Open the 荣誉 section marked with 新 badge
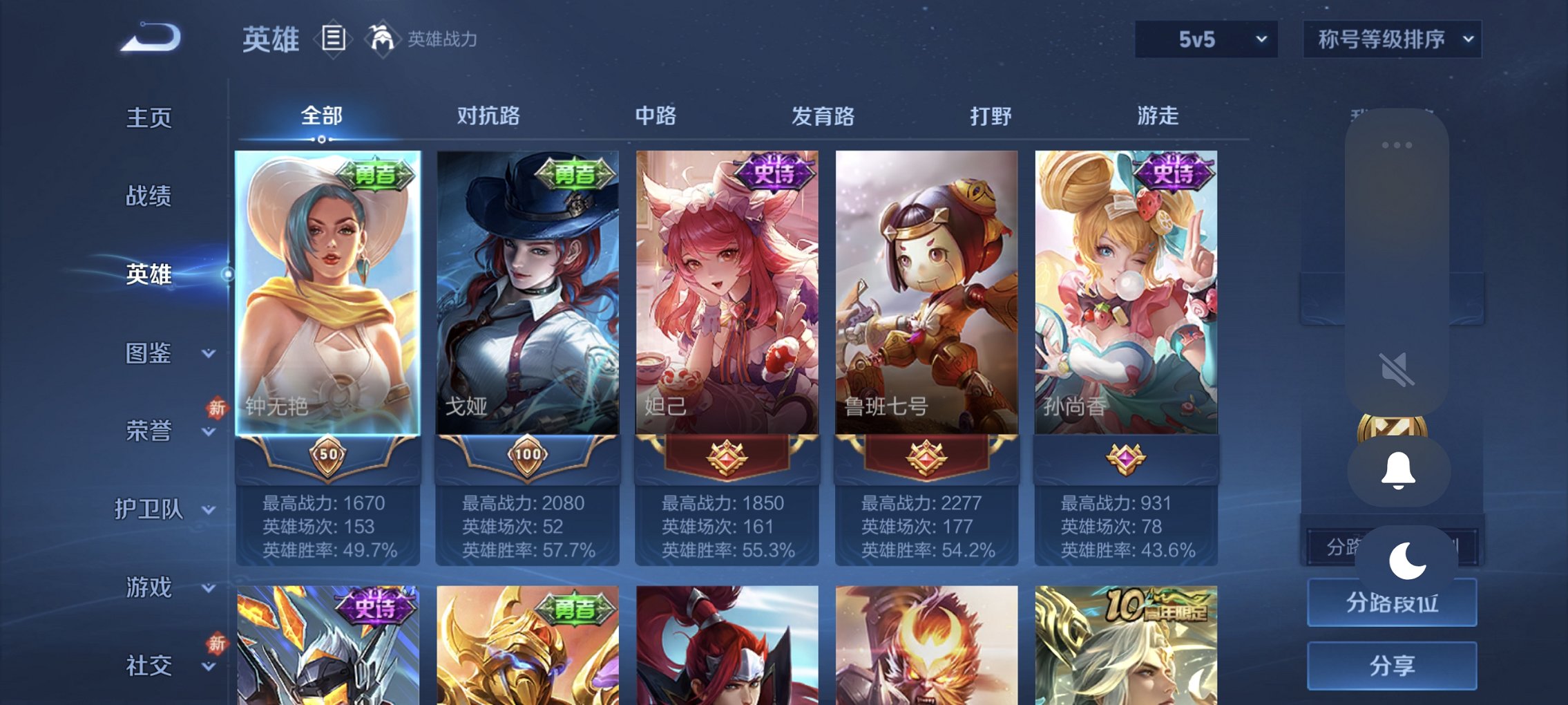Viewport: 1568px width, 705px height. (151, 431)
